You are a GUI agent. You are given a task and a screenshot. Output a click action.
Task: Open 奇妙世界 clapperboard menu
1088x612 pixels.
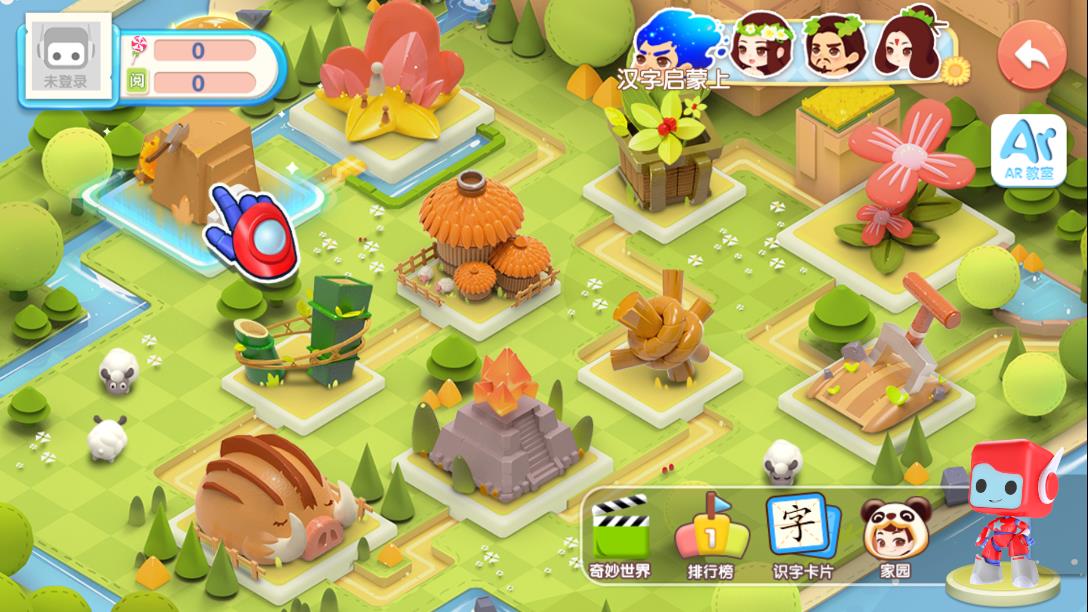pyautogui.click(x=620, y=537)
